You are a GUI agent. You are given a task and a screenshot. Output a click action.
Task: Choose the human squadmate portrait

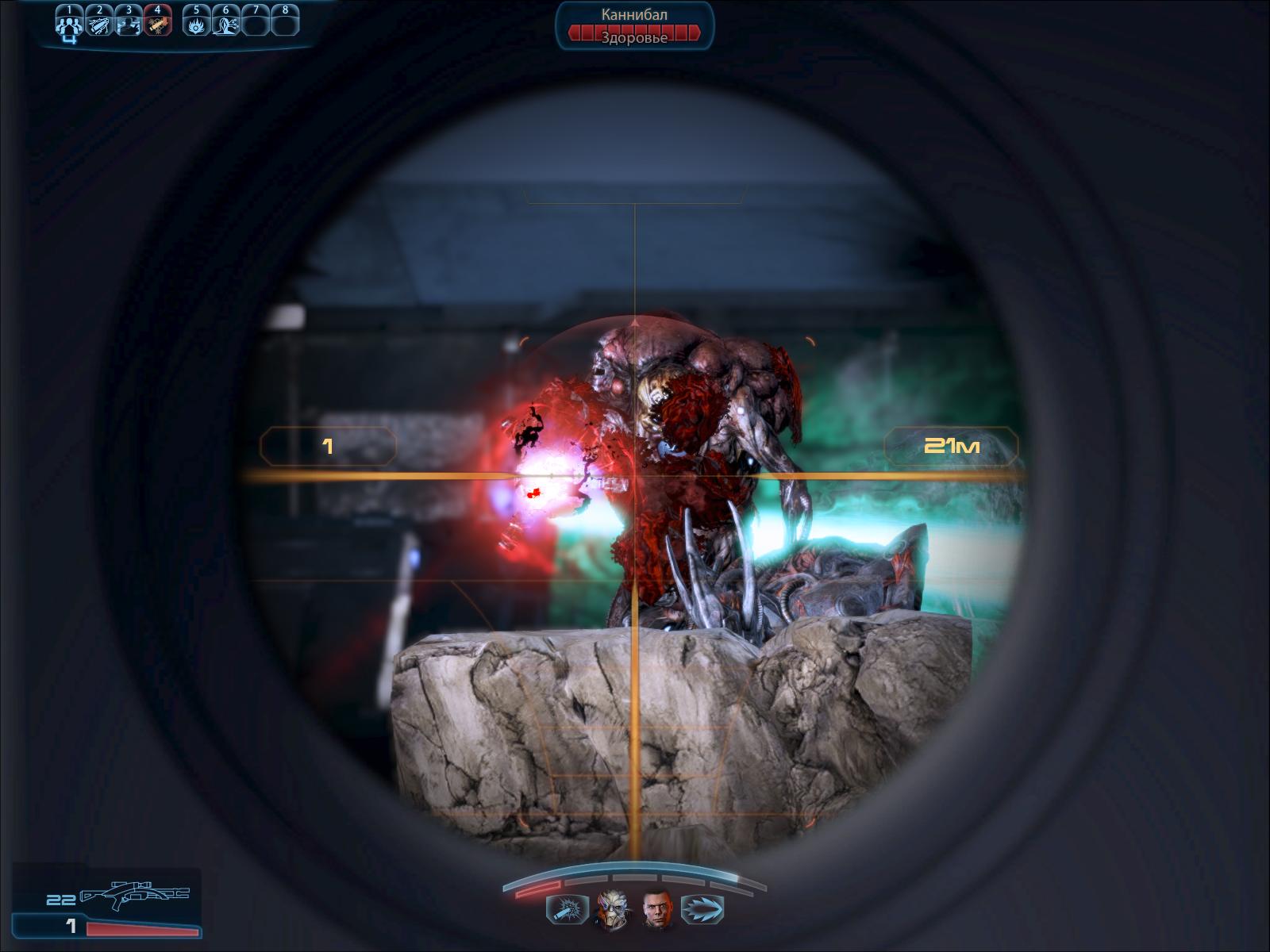point(657,908)
